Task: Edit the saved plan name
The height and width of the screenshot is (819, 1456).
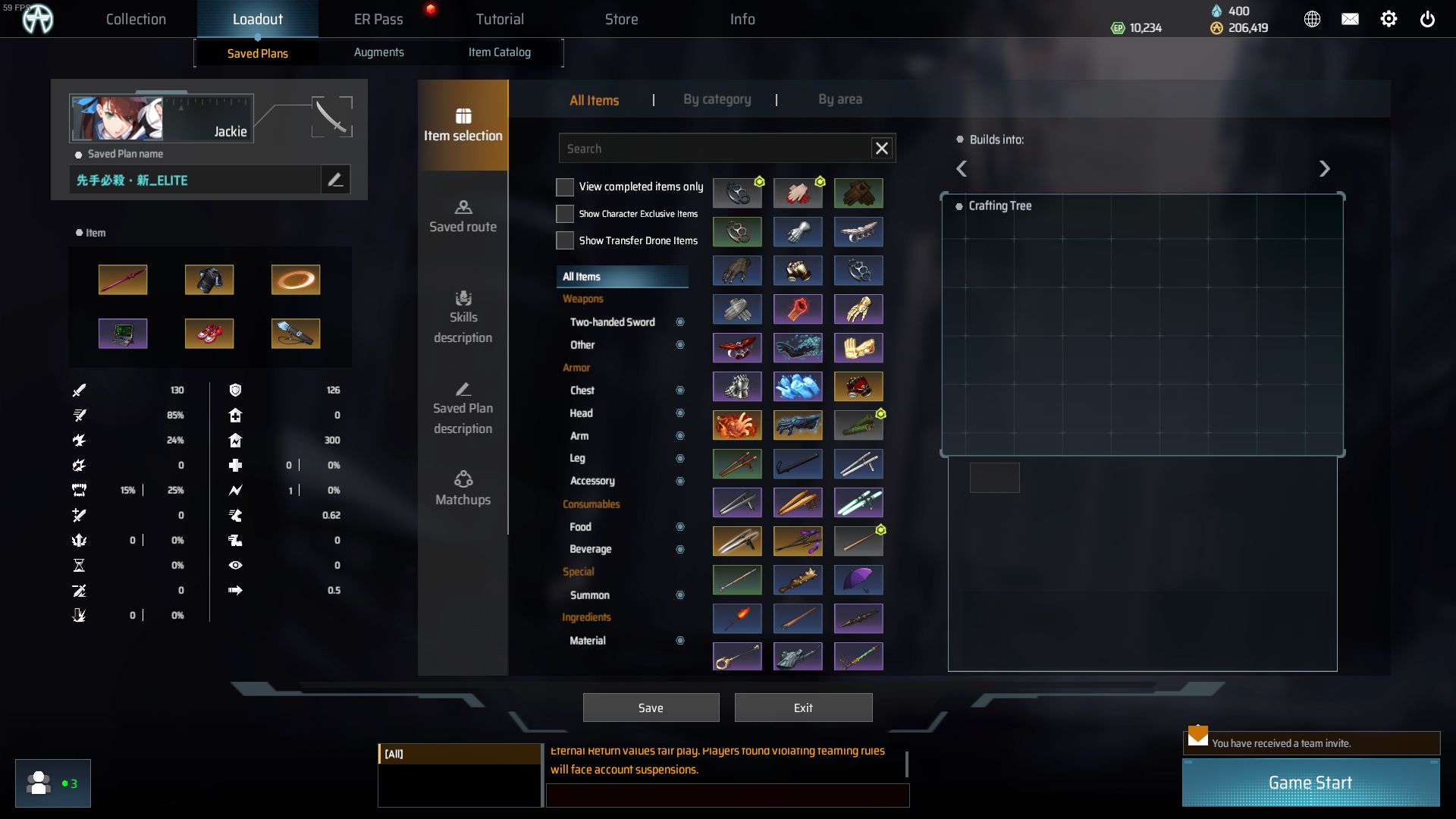Action: [x=335, y=180]
